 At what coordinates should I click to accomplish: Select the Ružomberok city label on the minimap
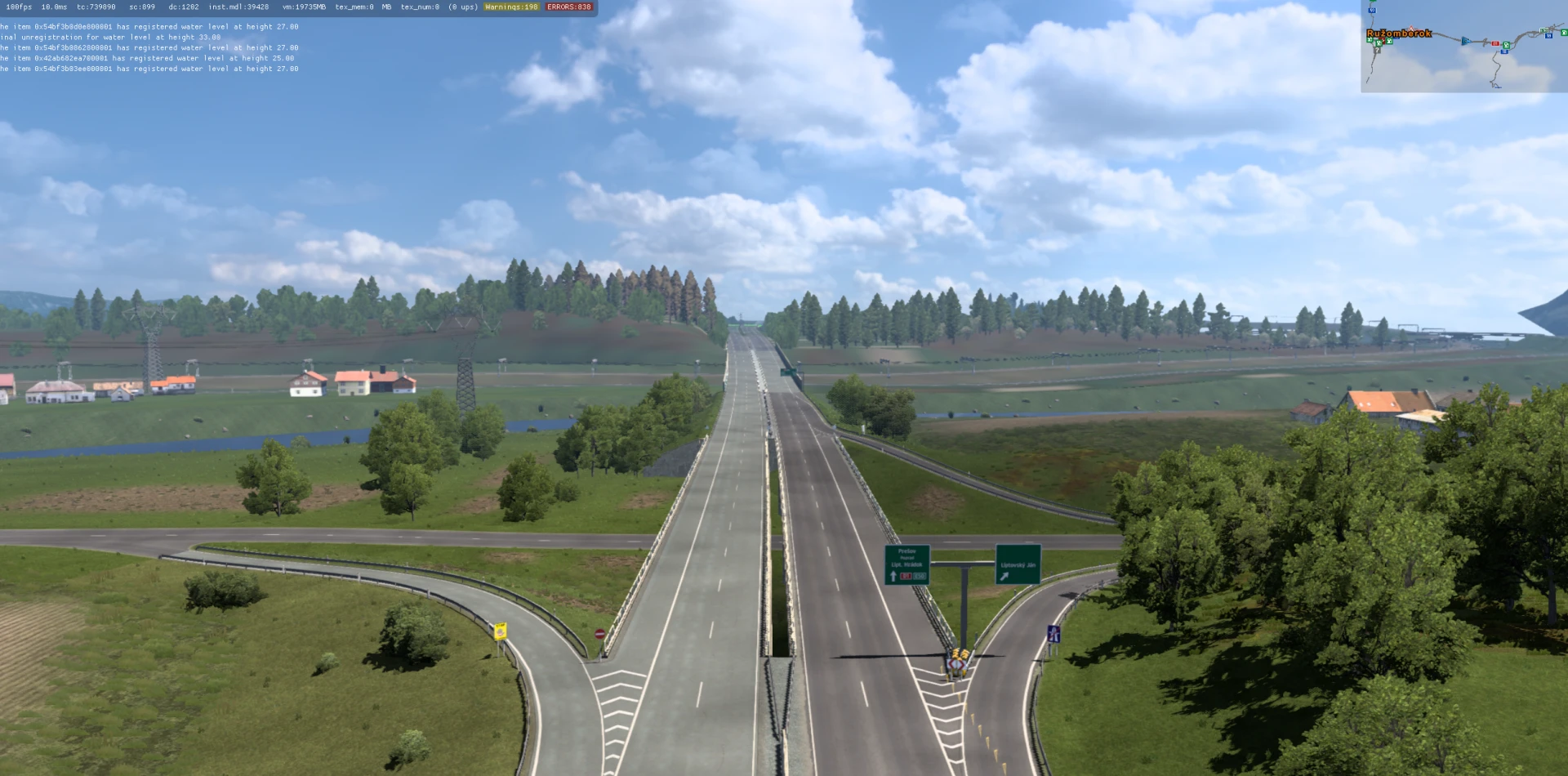[x=1399, y=33]
